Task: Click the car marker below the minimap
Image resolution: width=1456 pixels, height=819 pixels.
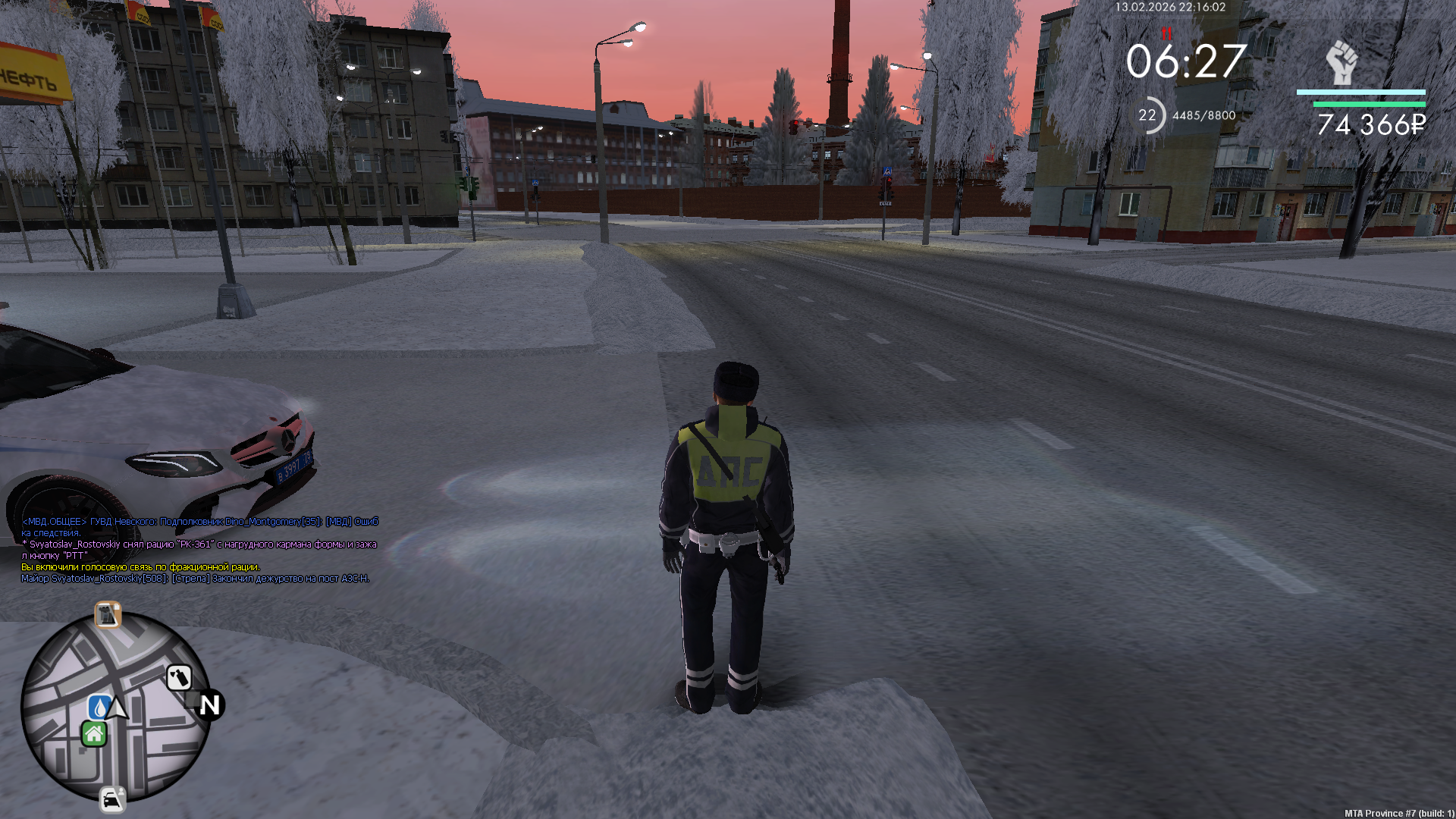Action: (x=112, y=800)
